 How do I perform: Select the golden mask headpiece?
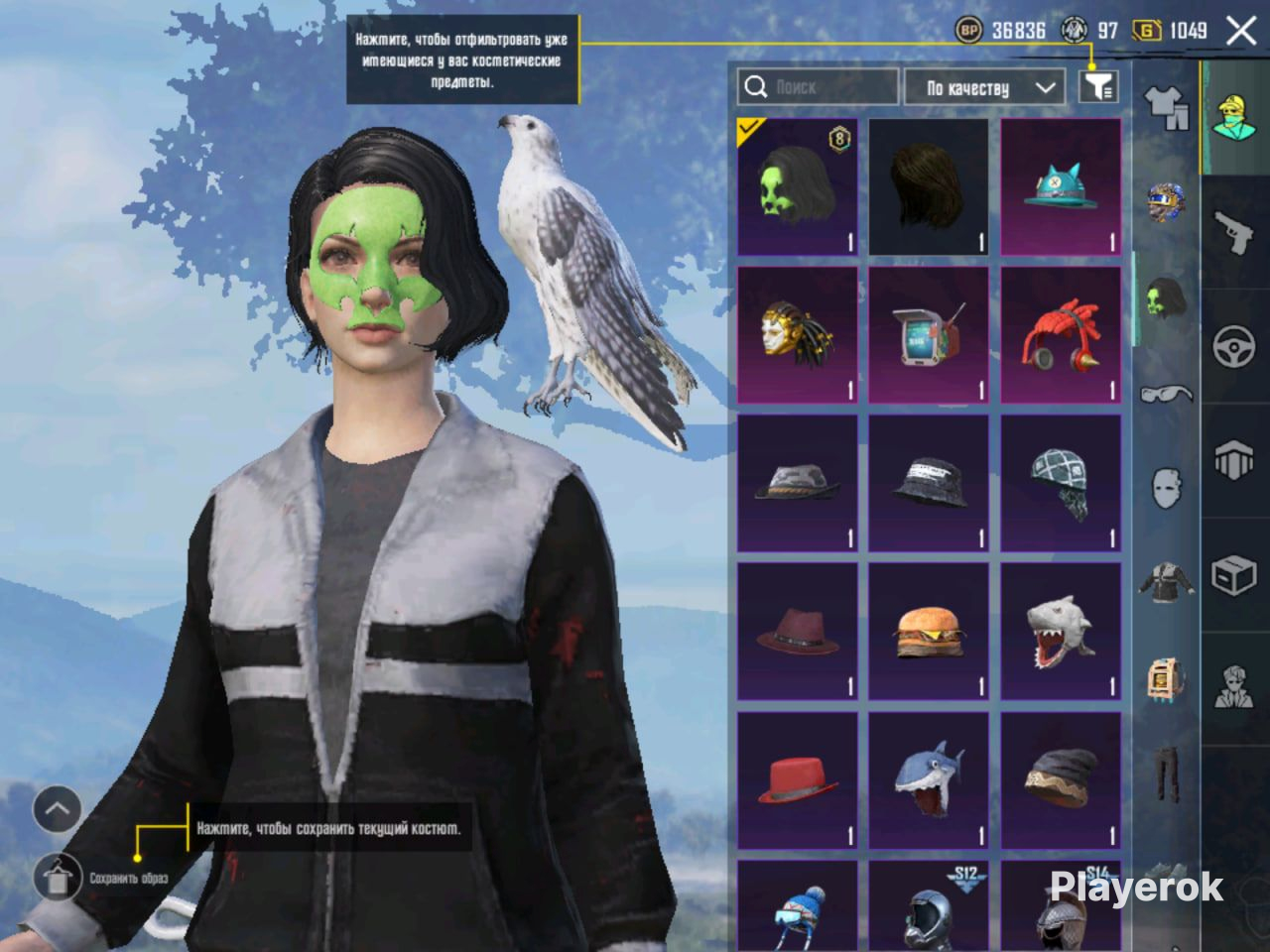(x=798, y=335)
